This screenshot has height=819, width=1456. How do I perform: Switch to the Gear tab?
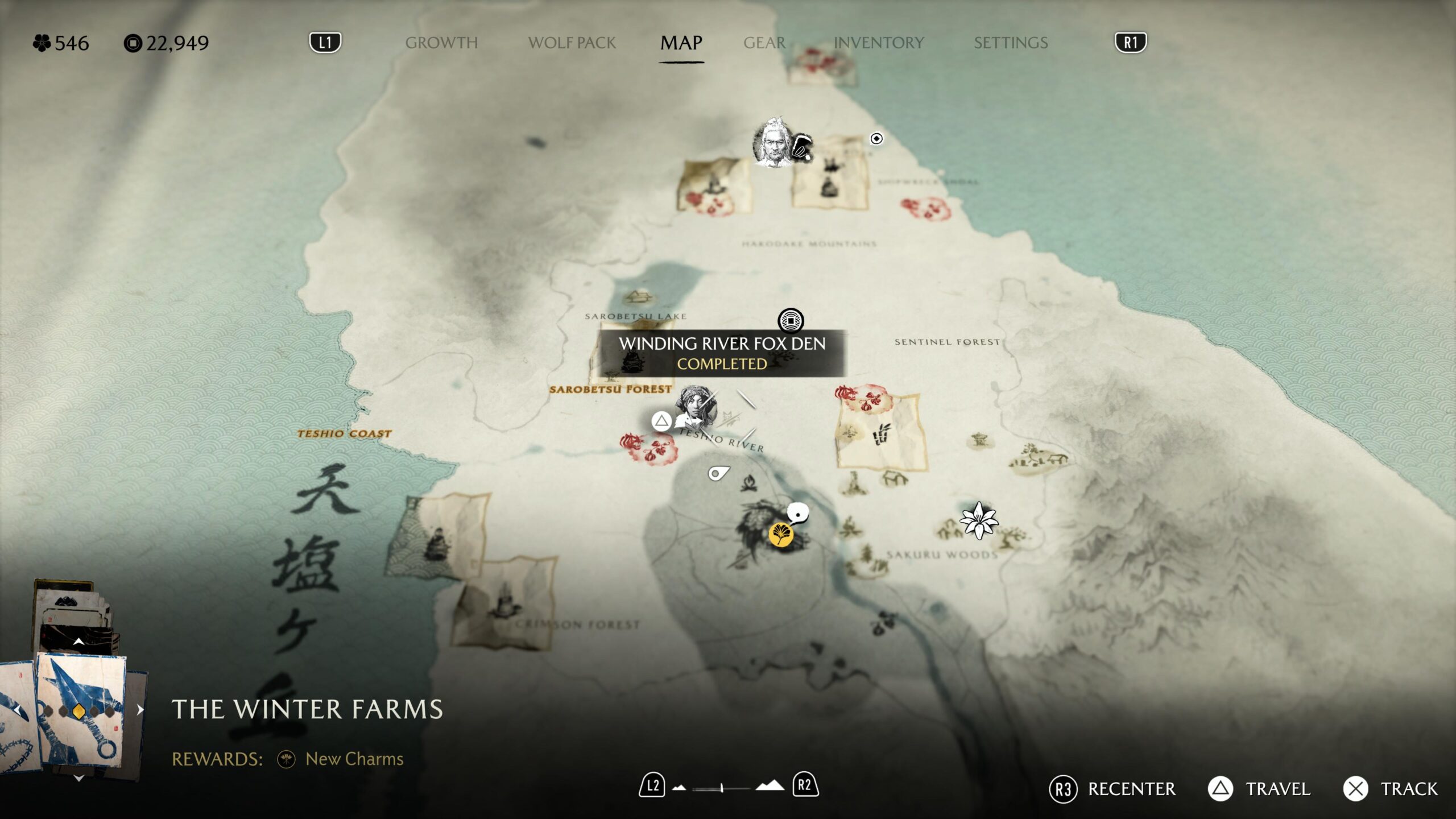point(764,43)
